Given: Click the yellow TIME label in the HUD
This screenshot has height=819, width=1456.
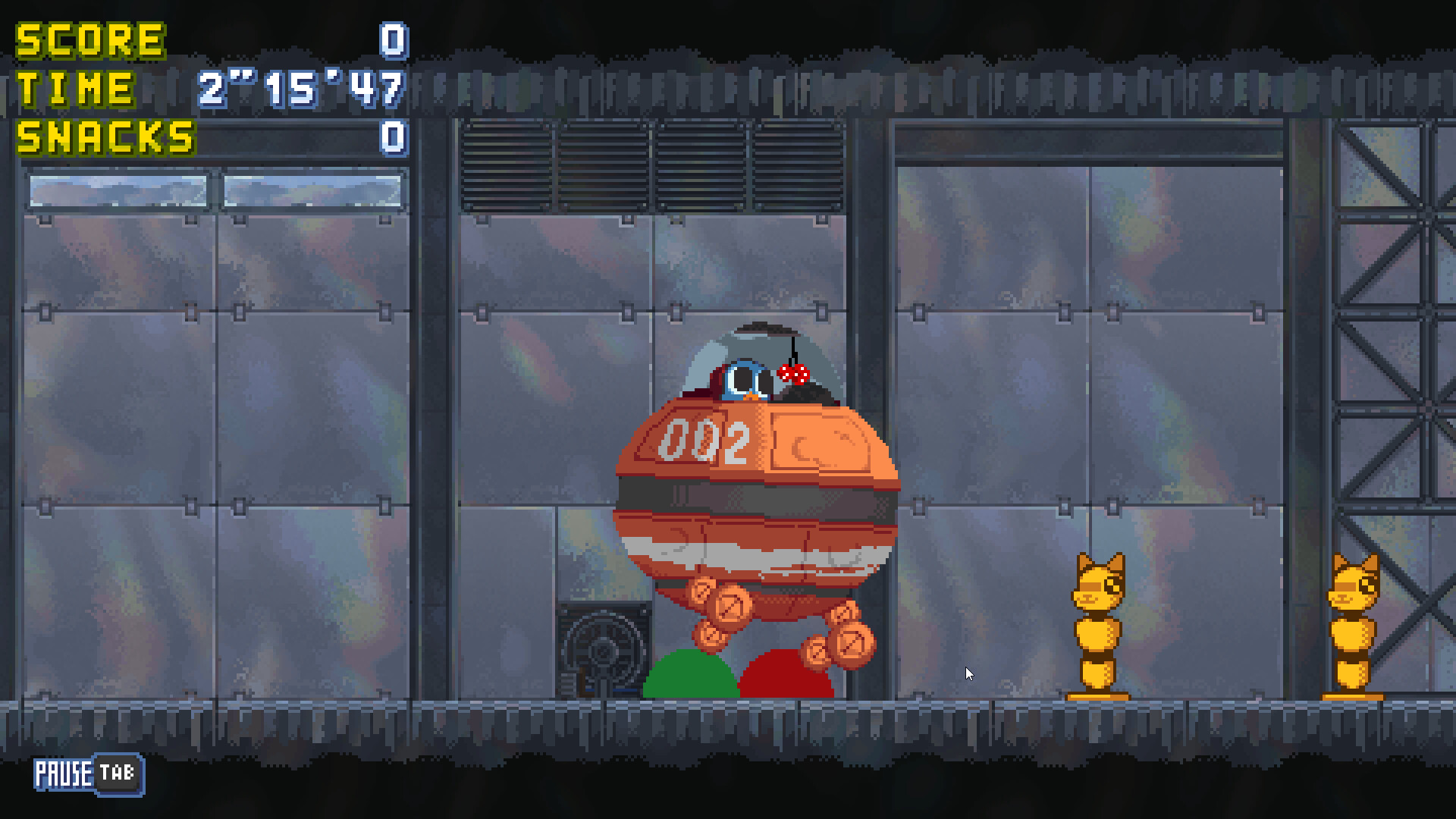Looking at the screenshot, I should [x=76, y=89].
